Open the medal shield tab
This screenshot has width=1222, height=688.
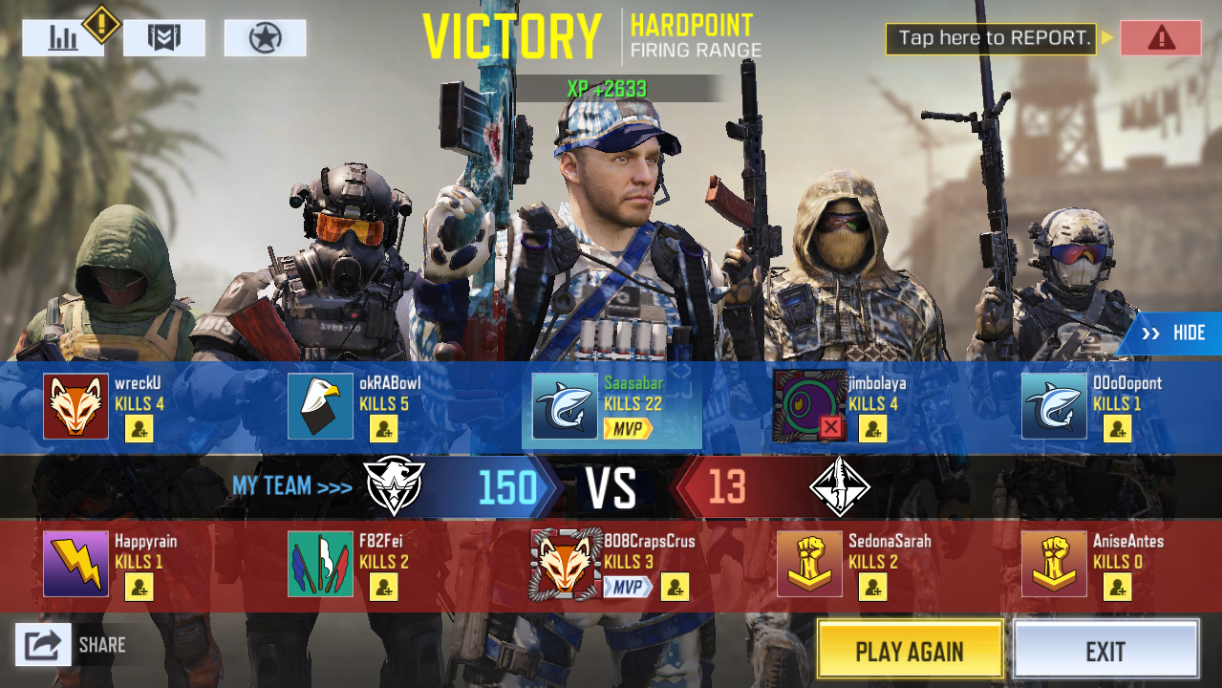(164, 38)
